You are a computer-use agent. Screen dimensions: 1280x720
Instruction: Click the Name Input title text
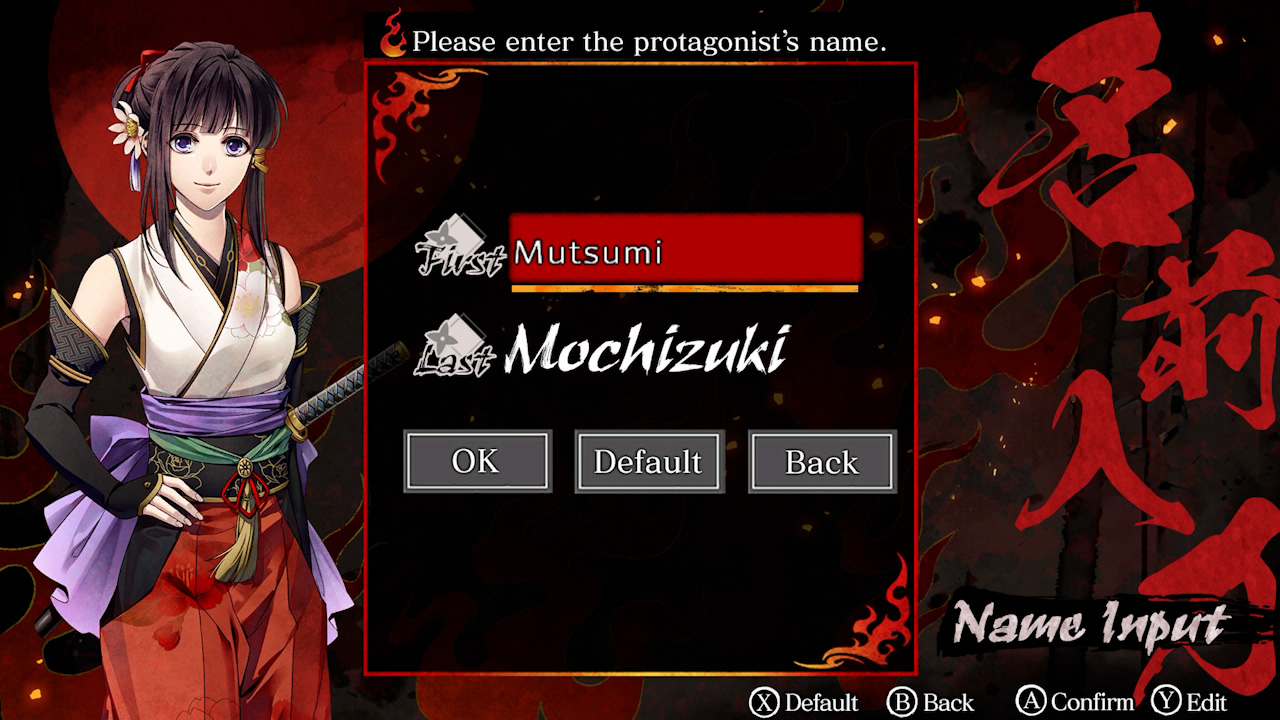pos(1090,625)
